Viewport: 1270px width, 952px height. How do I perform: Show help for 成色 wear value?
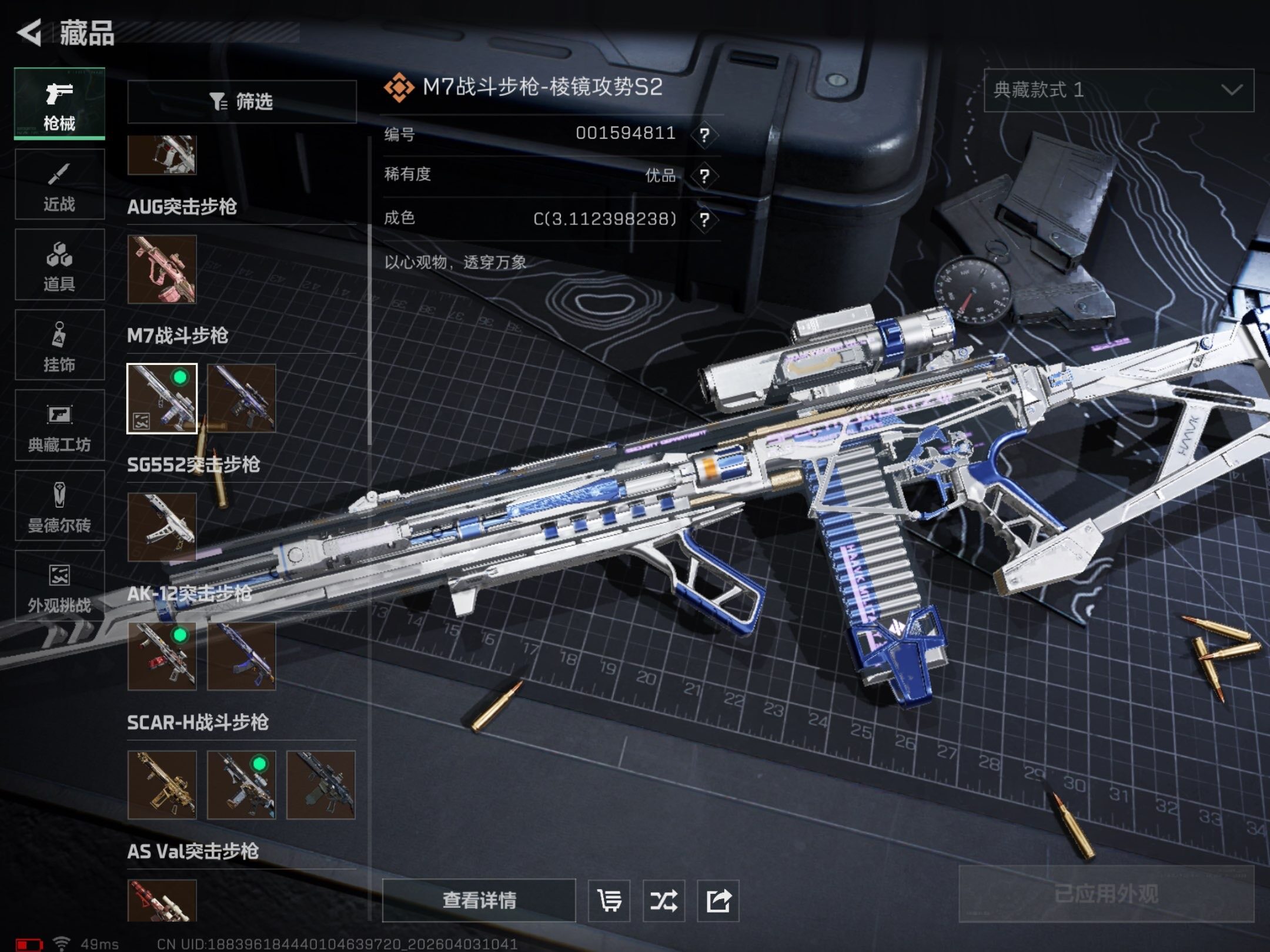click(704, 220)
